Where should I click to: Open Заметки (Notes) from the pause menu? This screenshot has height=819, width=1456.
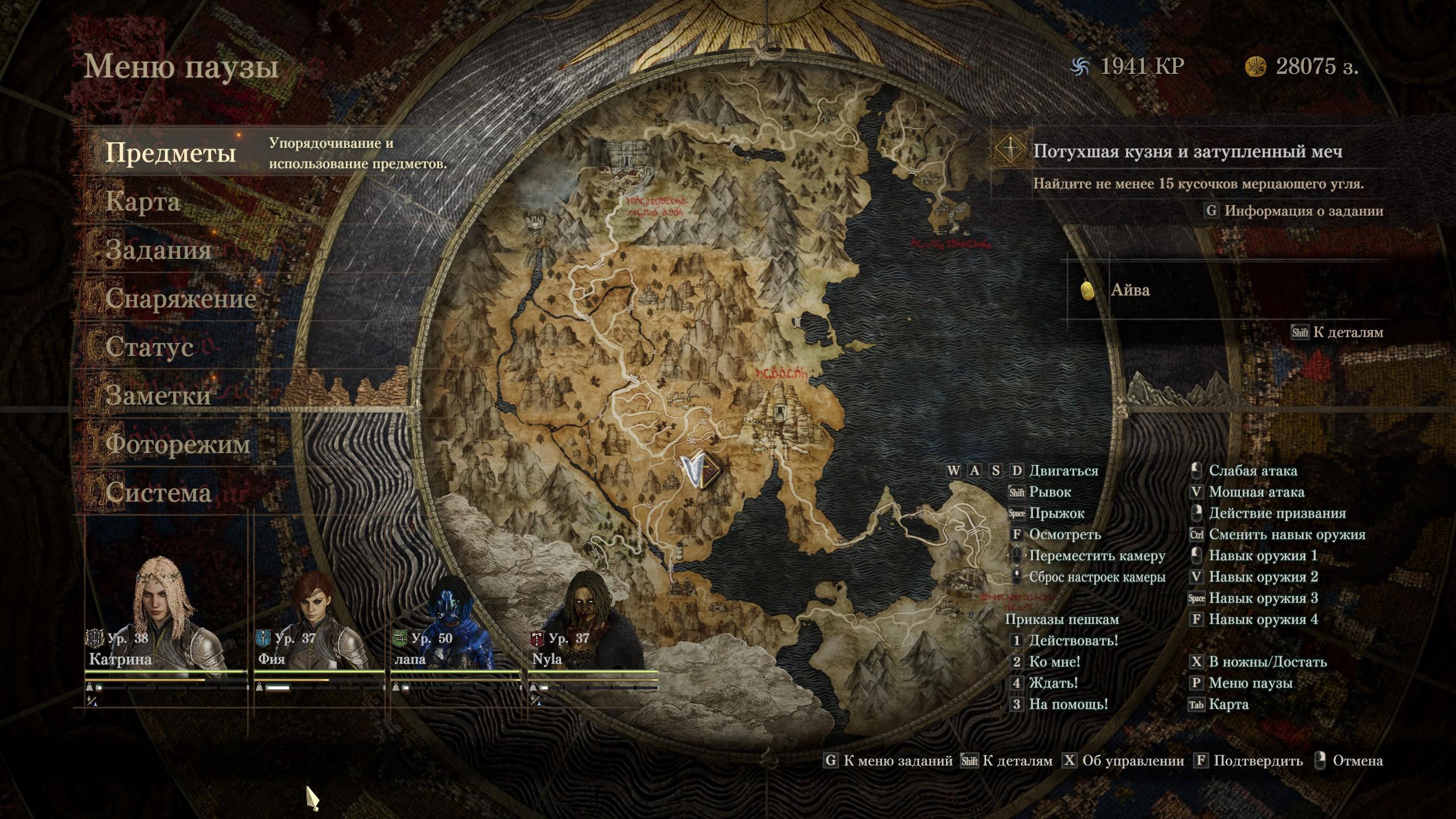click(x=158, y=395)
